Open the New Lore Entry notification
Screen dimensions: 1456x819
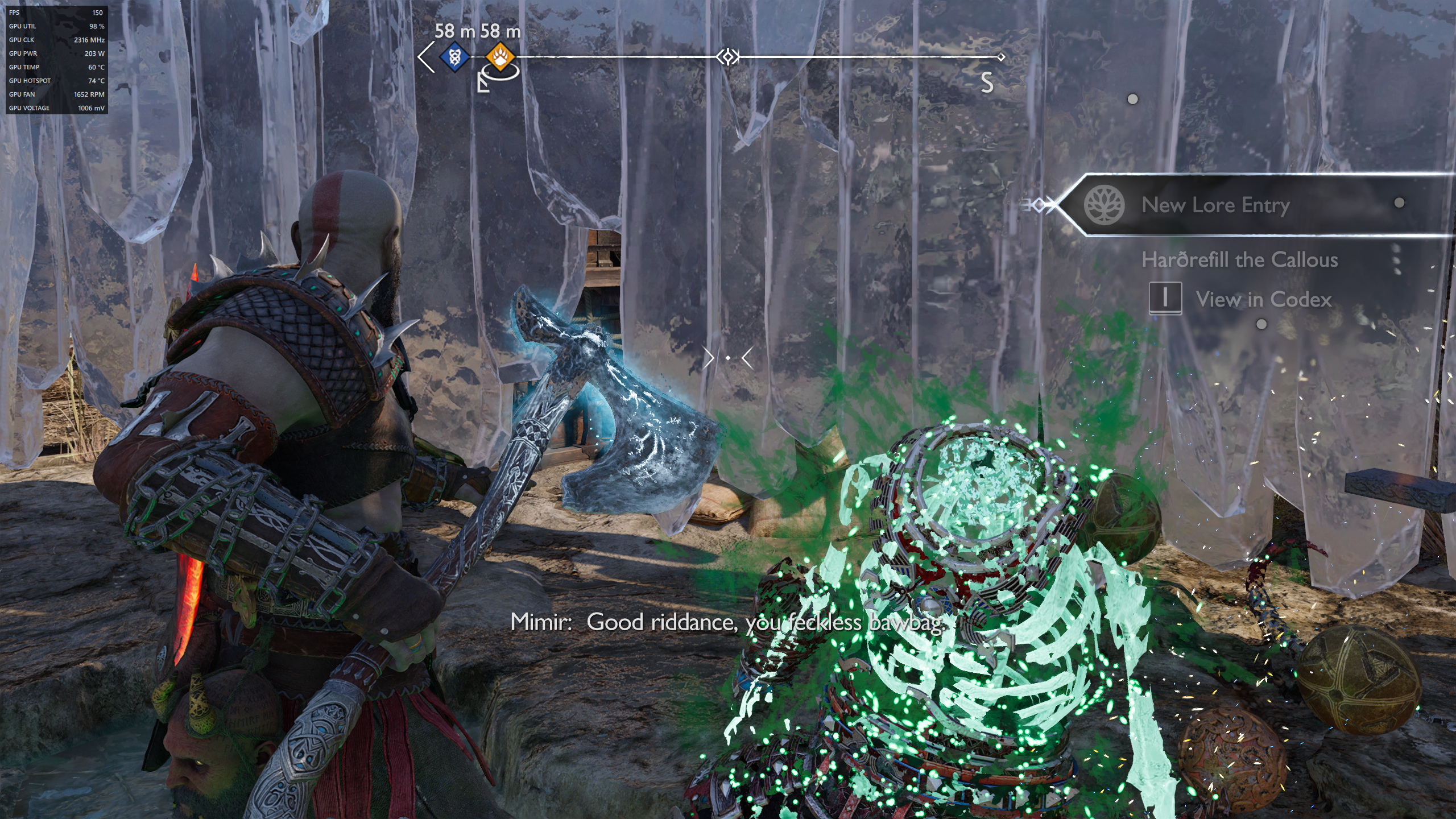click(x=1215, y=205)
